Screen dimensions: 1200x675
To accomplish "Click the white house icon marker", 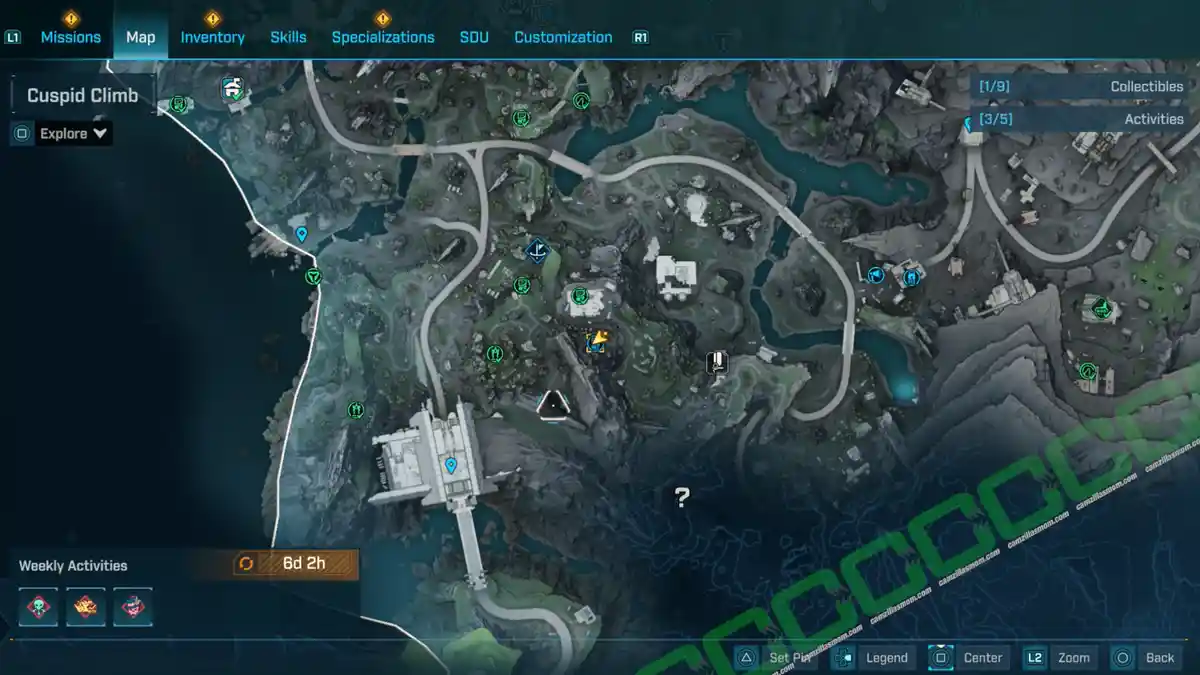I will click(233, 89).
